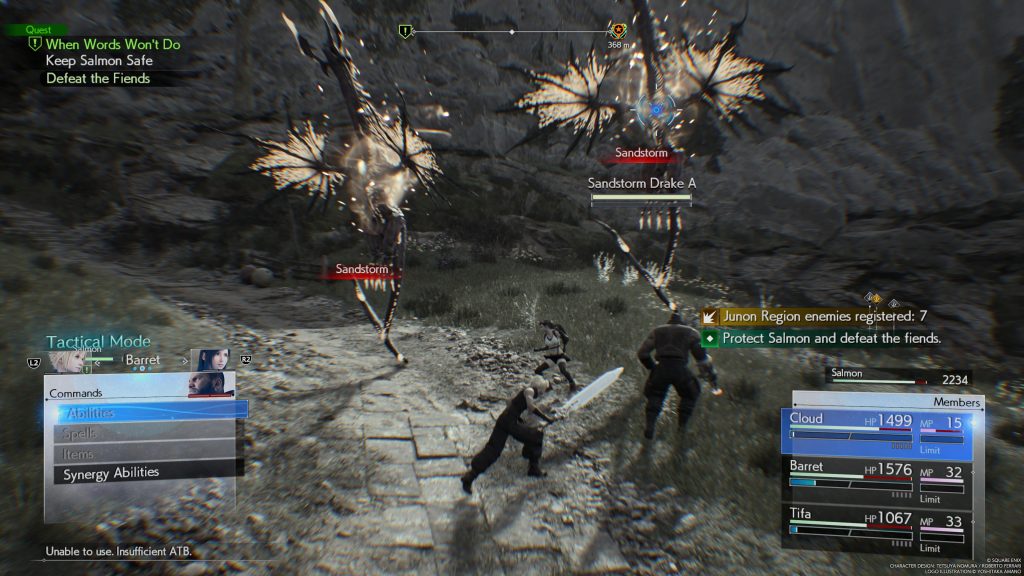This screenshot has width=1024, height=576.
Task: Open the When Words Won't Do quest tracker
Action: pyautogui.click(x=113, y=44)
